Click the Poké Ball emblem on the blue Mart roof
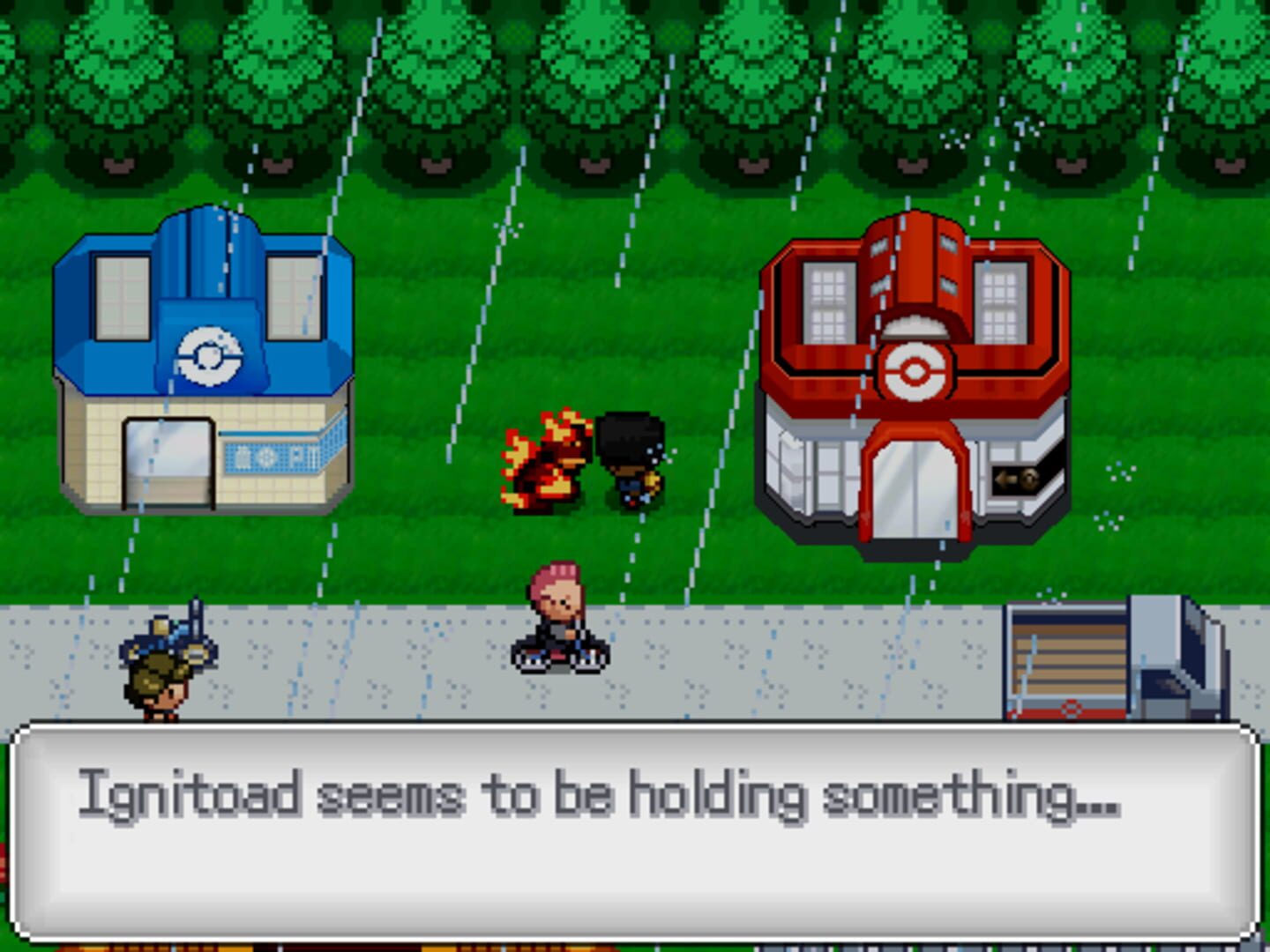Image resolution: width=1270 pixels, height=952 pixels. tap(209, 354)
